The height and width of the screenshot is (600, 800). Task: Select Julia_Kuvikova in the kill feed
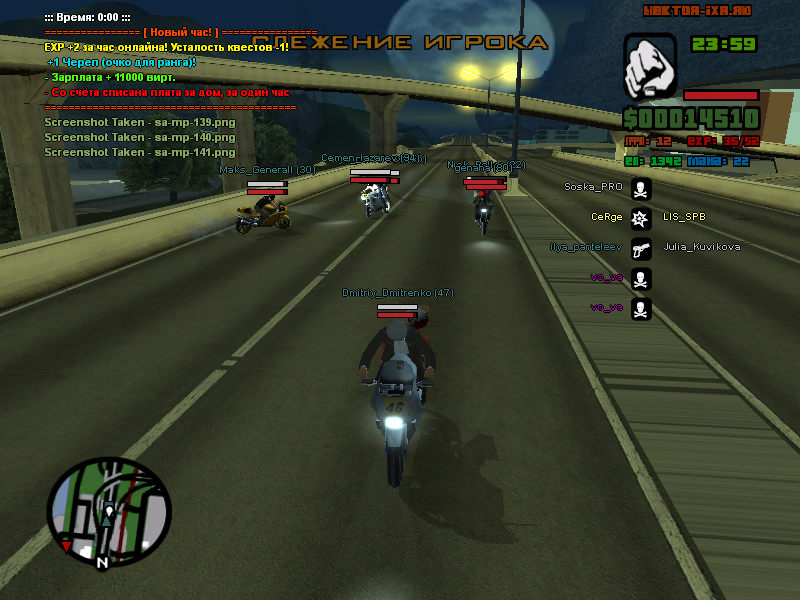pos(702,247)
